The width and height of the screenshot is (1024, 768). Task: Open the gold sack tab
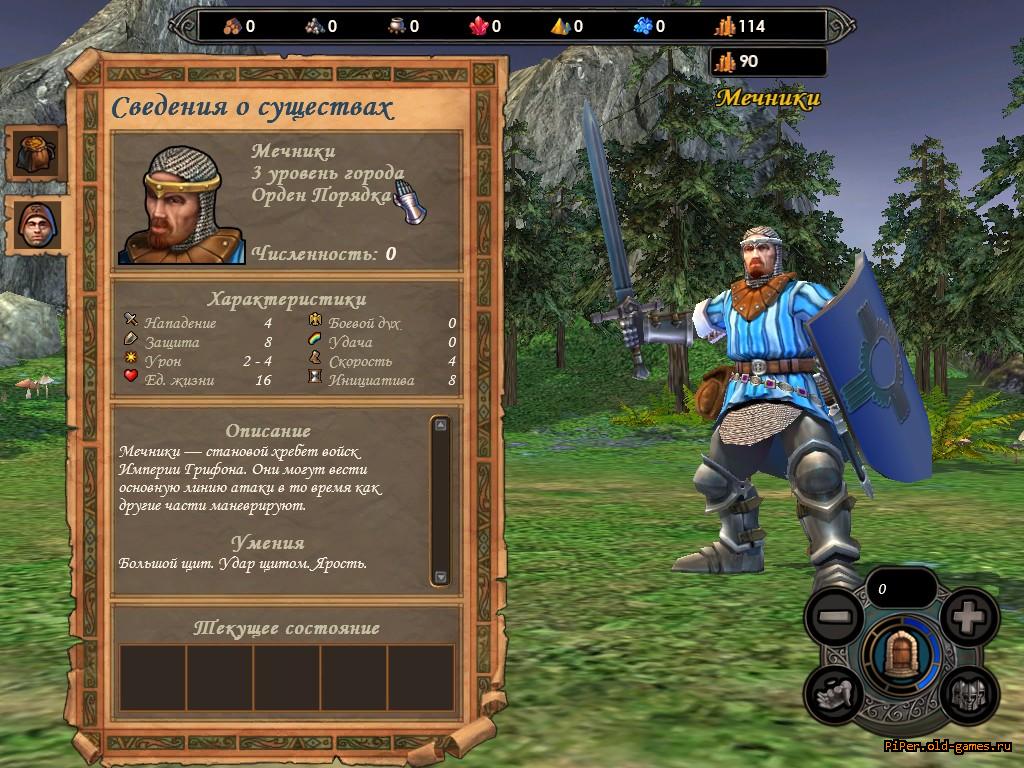tap(37, 153)
